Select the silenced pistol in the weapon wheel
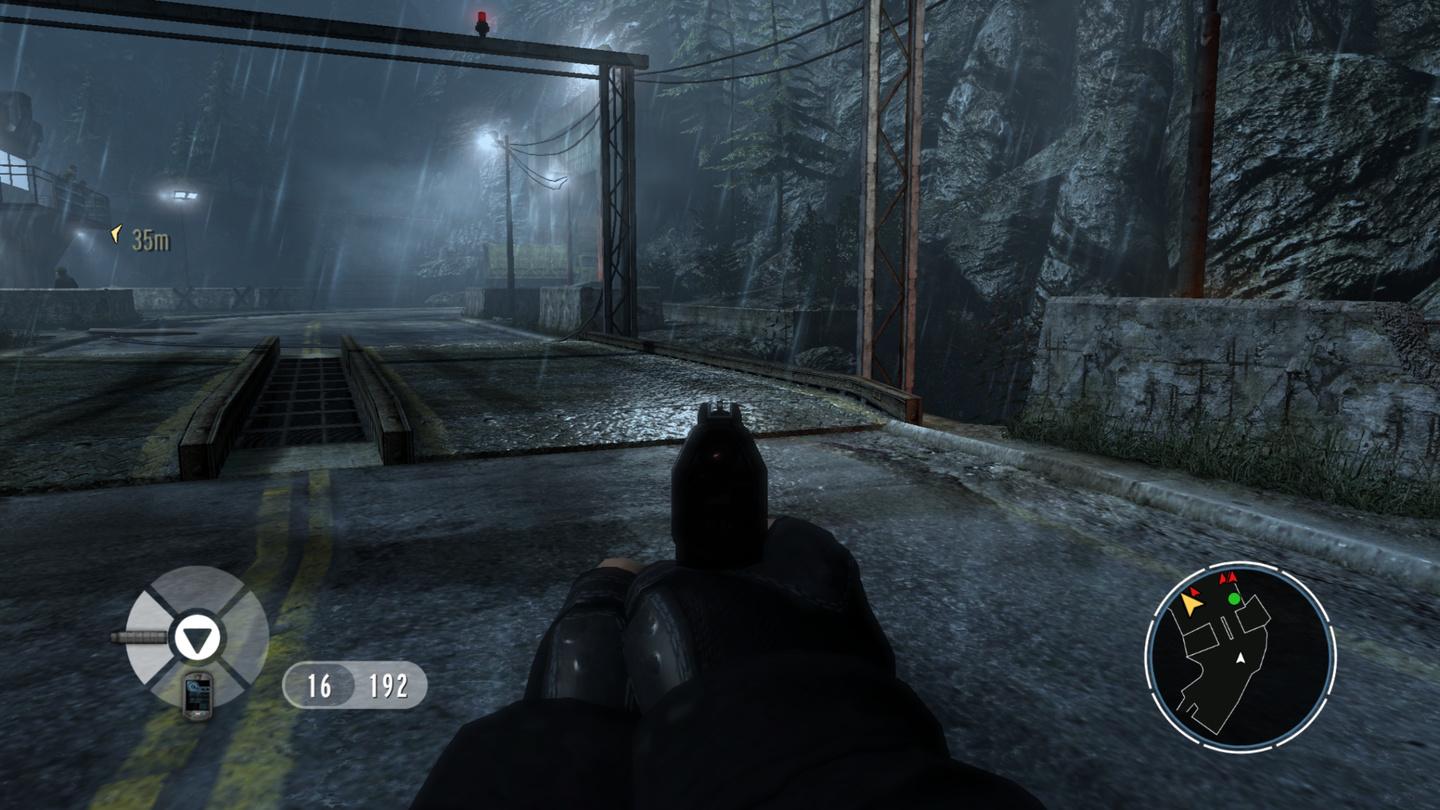The height and width of the screenshot is (810, 1440). tap(140, 636)
